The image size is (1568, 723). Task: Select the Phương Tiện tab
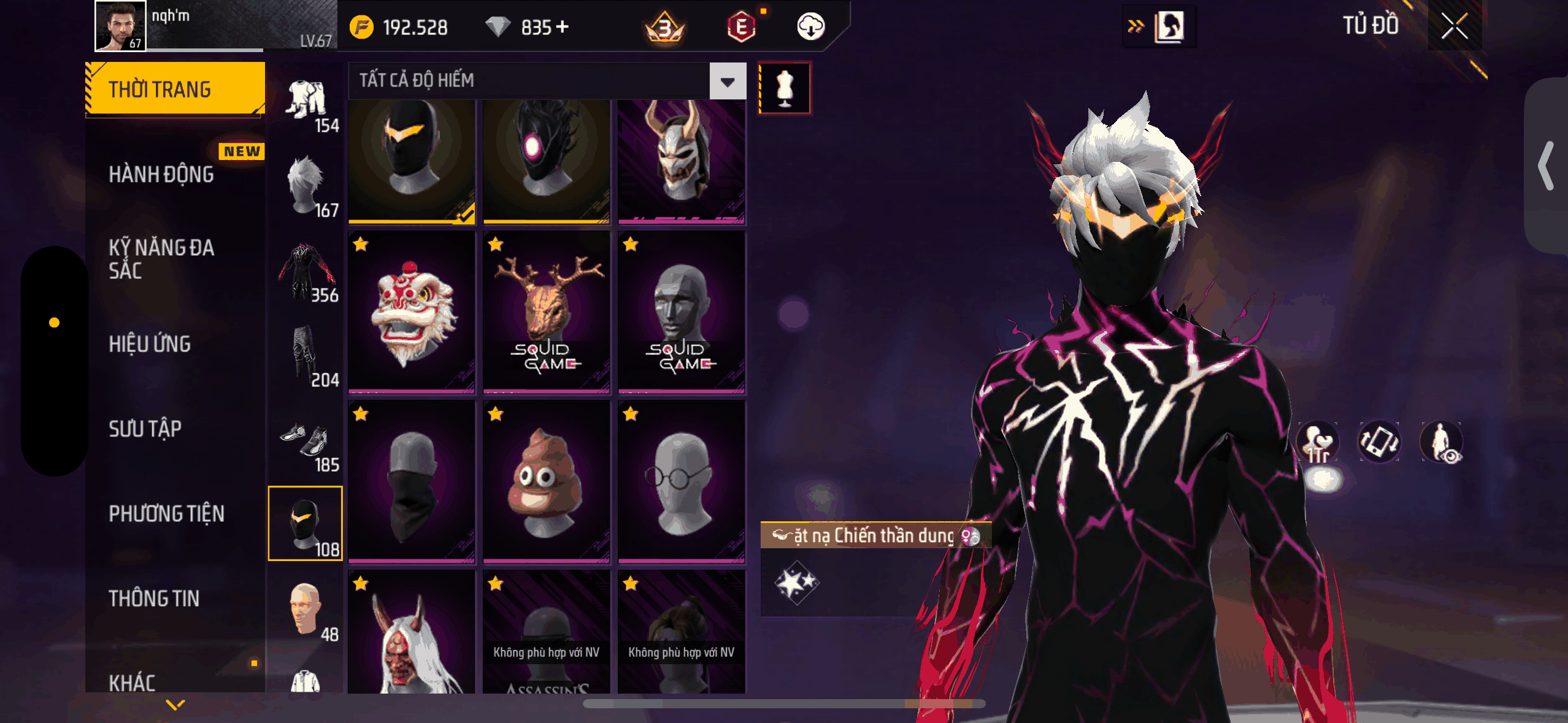pos(166,514)
